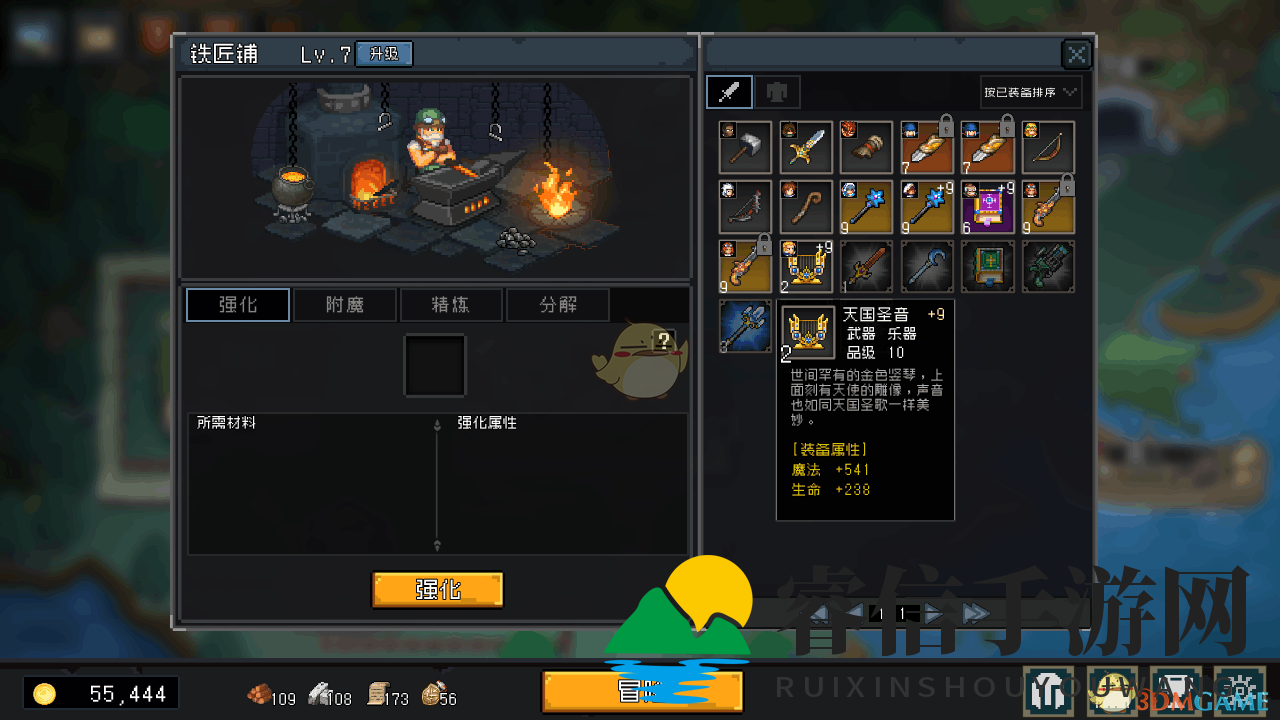The width and height of the screenshot is (1280, 720).
Task: Switch to the 附魔 enchant tab
Action: [x=345, y=304]
